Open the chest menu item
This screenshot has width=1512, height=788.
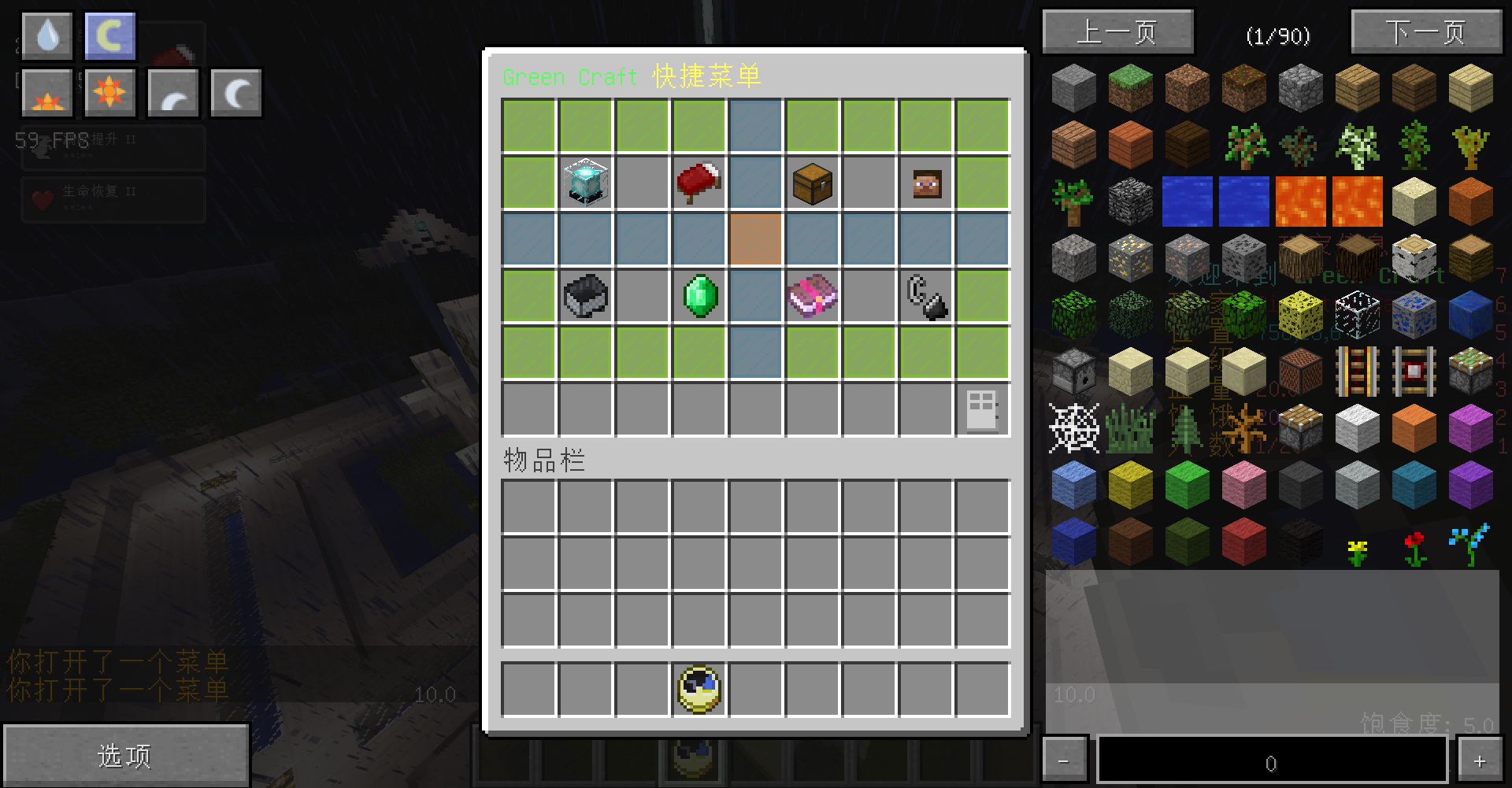click(813, 183)
